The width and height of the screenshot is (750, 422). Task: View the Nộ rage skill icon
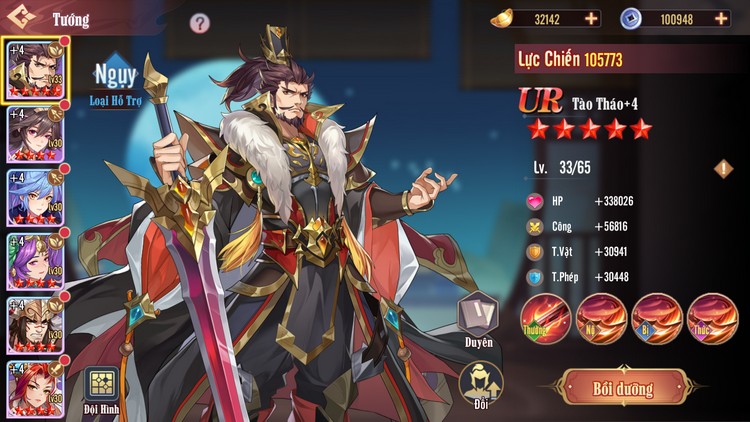pyautogui.click(x=600, y=318)
